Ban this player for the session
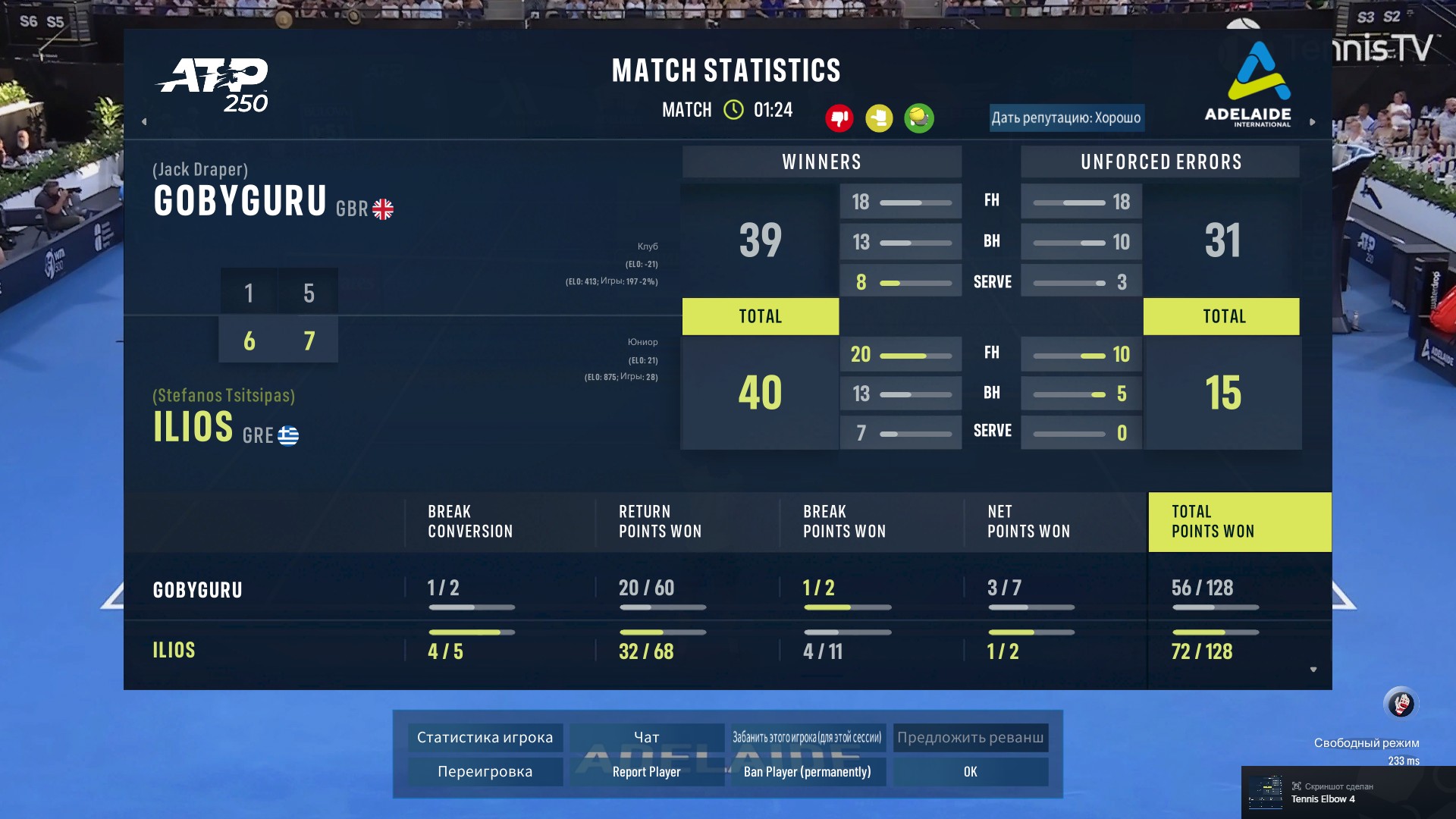1456x819 pixels. (807, 737)
